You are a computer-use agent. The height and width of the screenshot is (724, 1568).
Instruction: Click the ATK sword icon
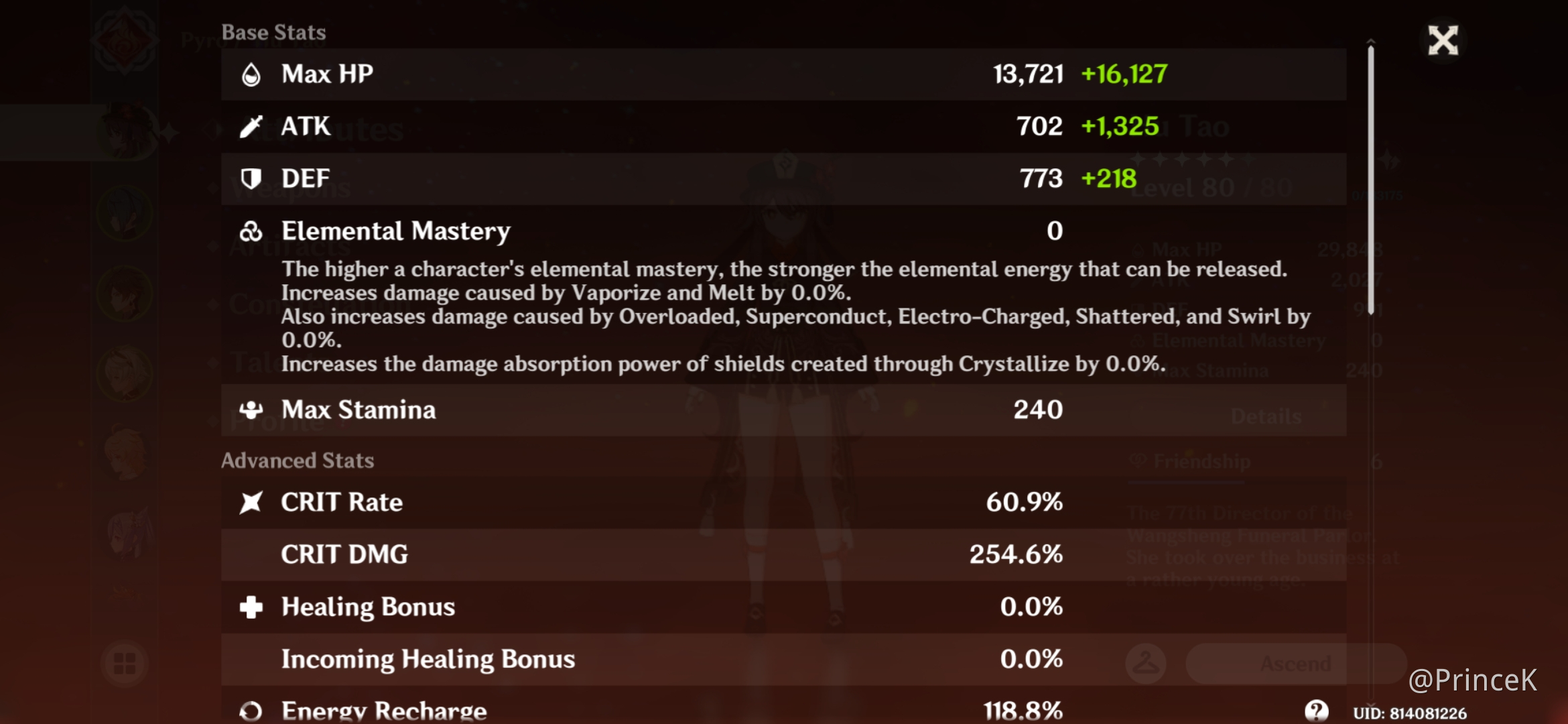click(x=251, y=126)
